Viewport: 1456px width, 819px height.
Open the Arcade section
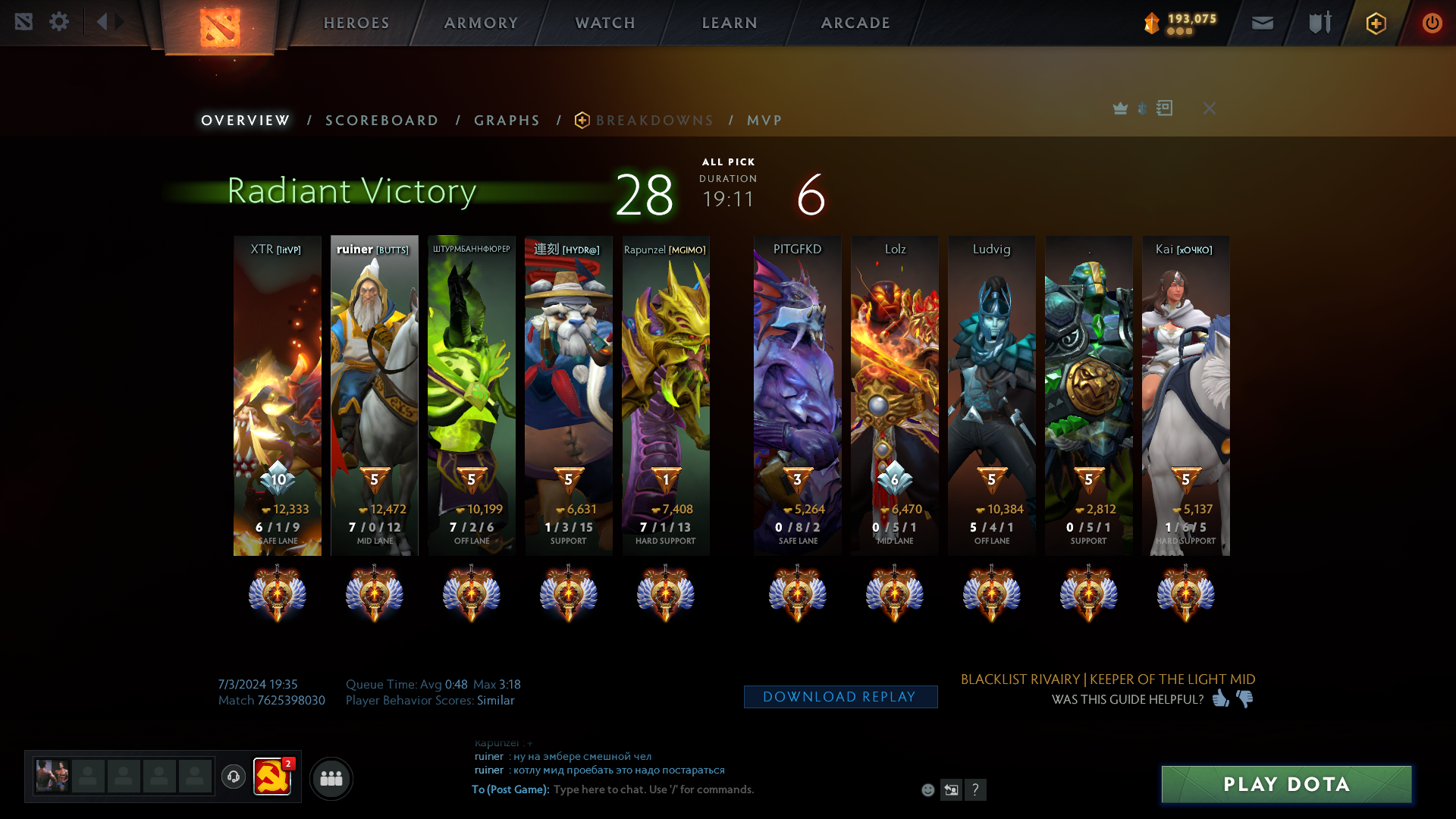[855, 23]
